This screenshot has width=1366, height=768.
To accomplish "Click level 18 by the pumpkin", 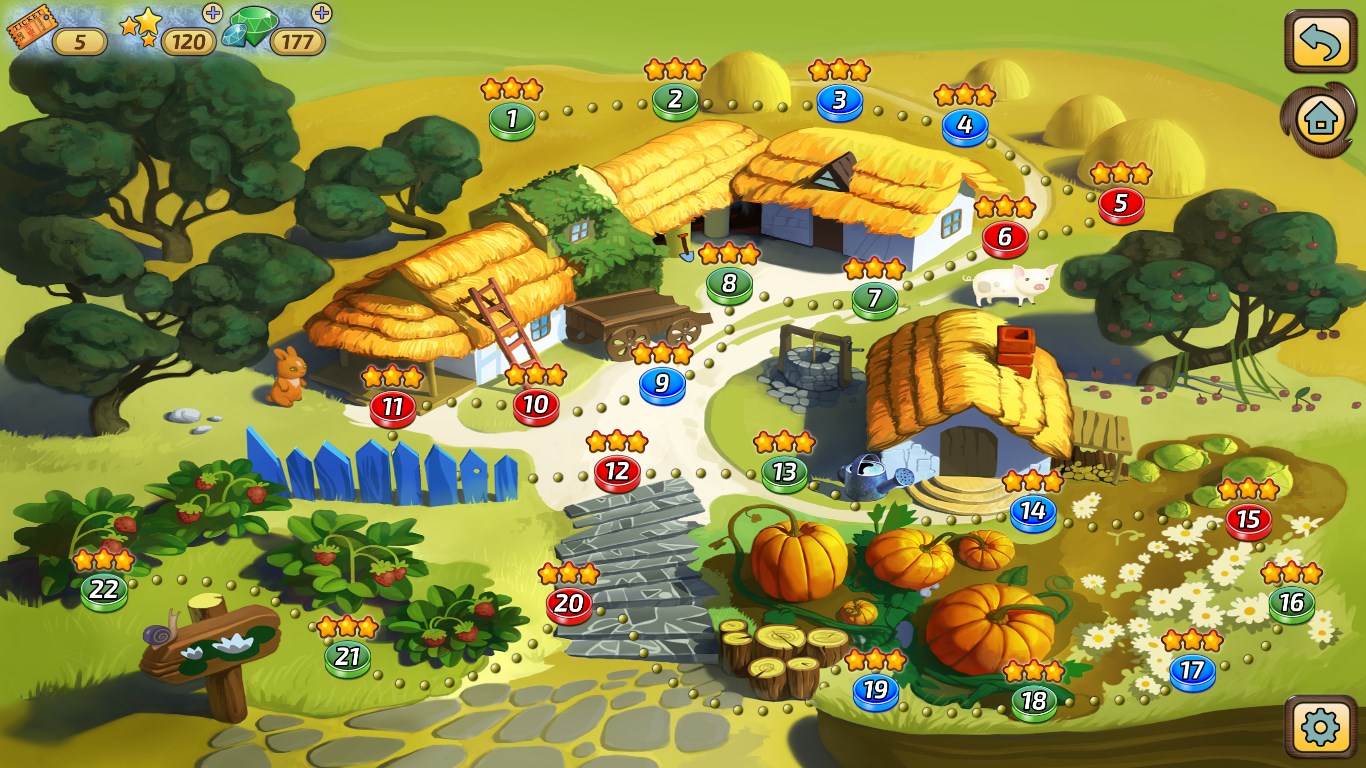I will tap(1036, 700).
